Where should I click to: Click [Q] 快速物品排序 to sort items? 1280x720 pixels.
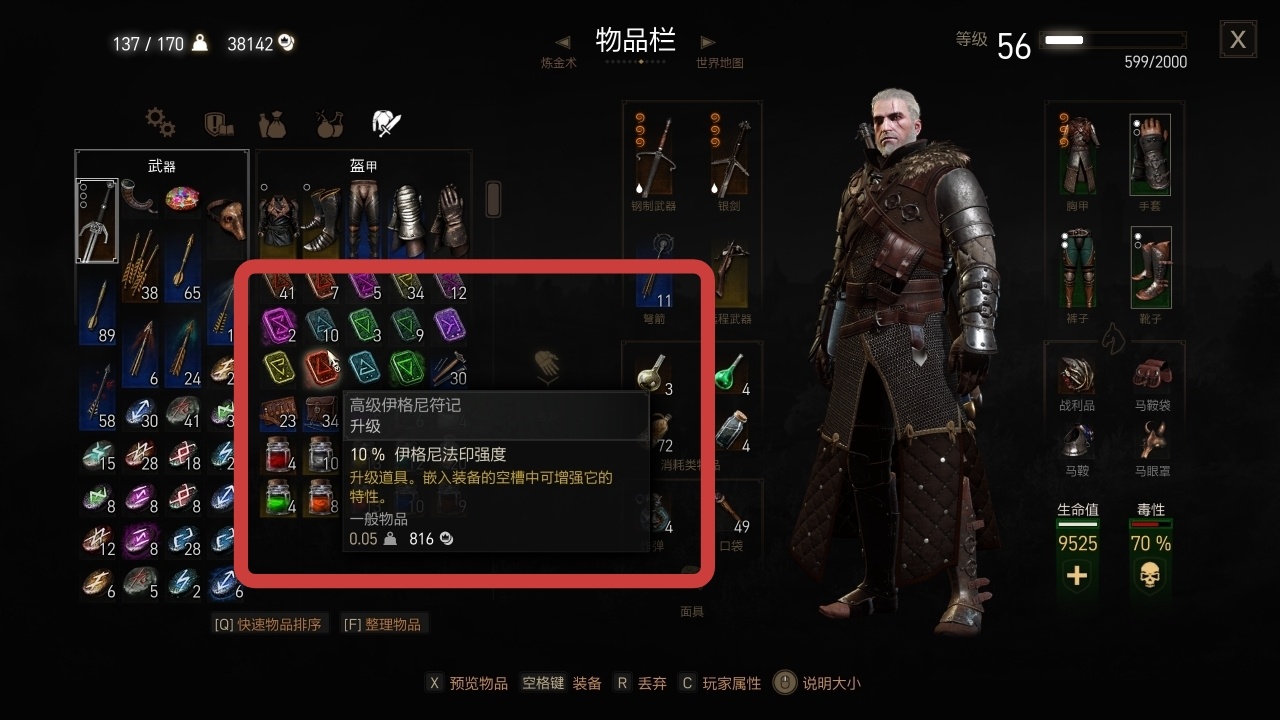(x=268, y=623)
